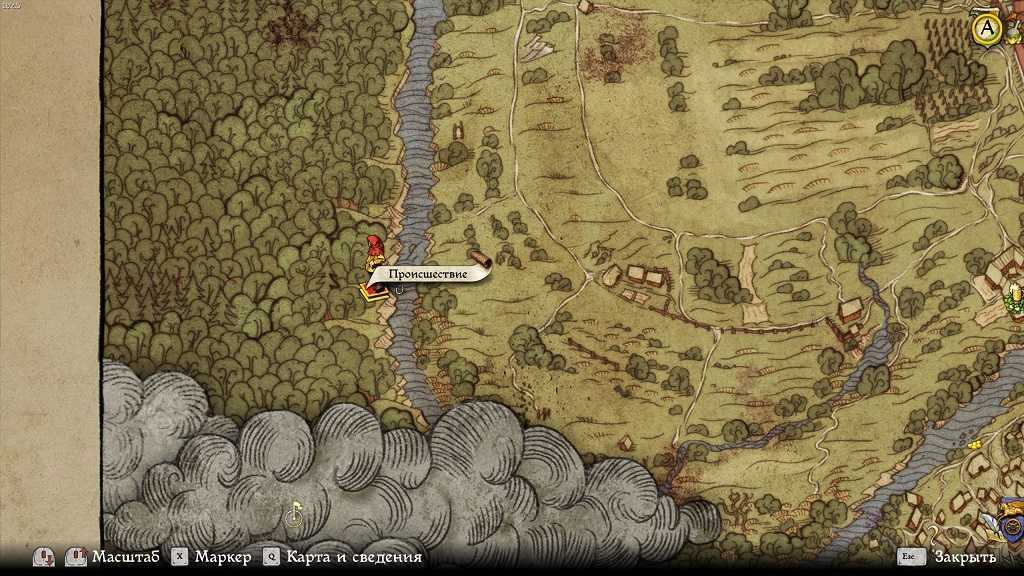Select the red hooded player marker
The width and height of the screenshot is (1024, 576).
click(x=375, y=250)
